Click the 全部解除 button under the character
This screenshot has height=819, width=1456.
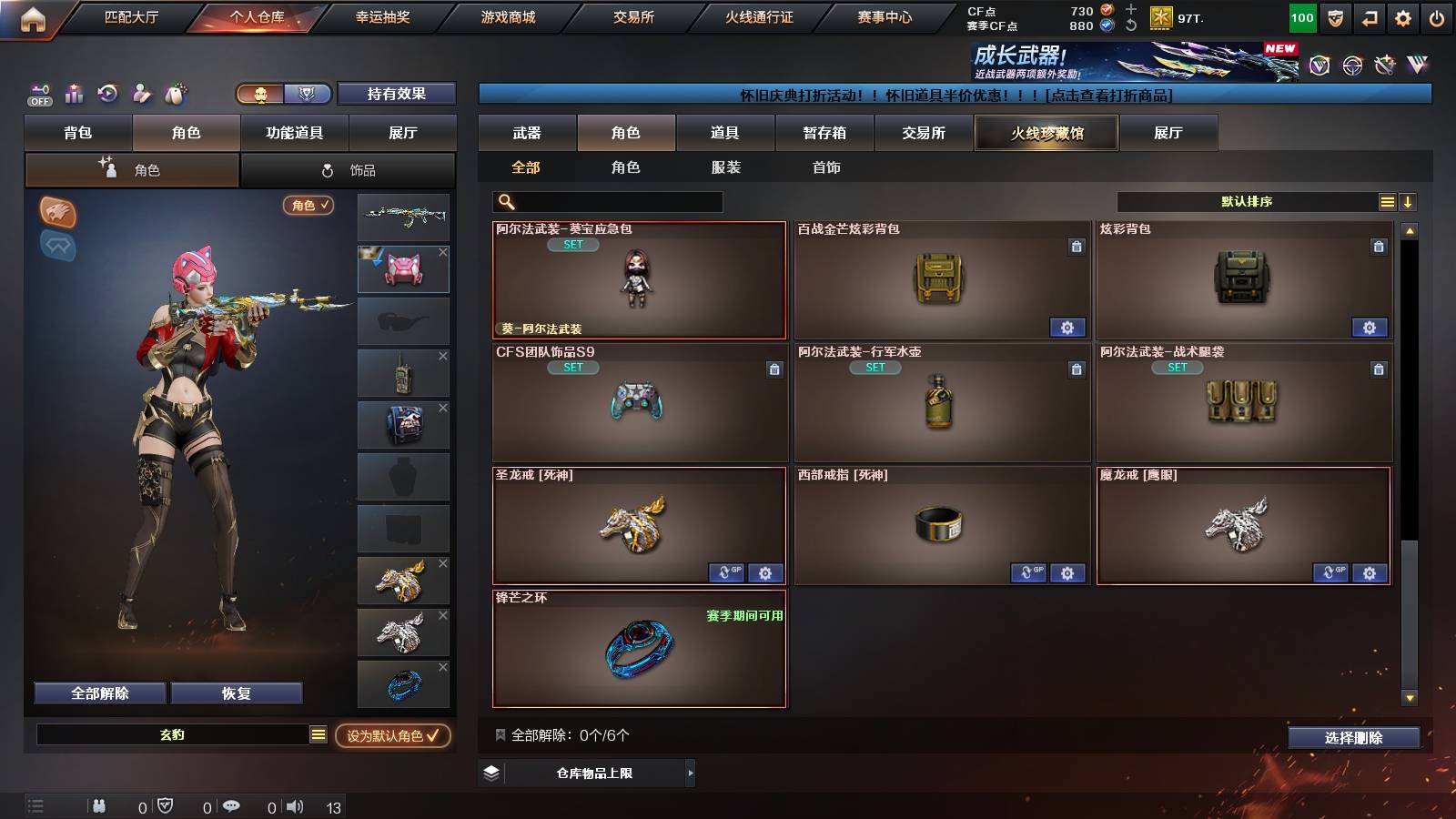tap(99, 693)
